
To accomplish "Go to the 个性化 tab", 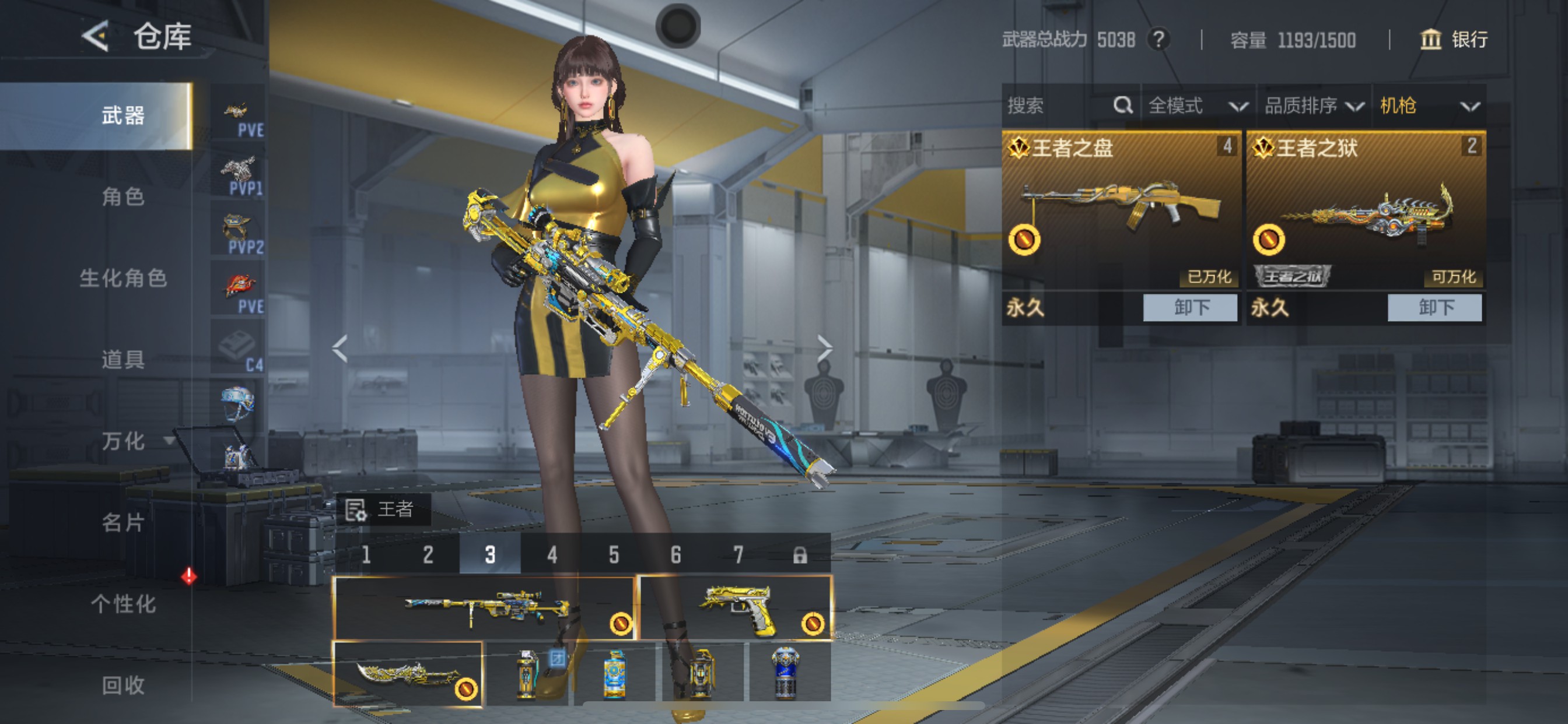I will tap(123, 604).
